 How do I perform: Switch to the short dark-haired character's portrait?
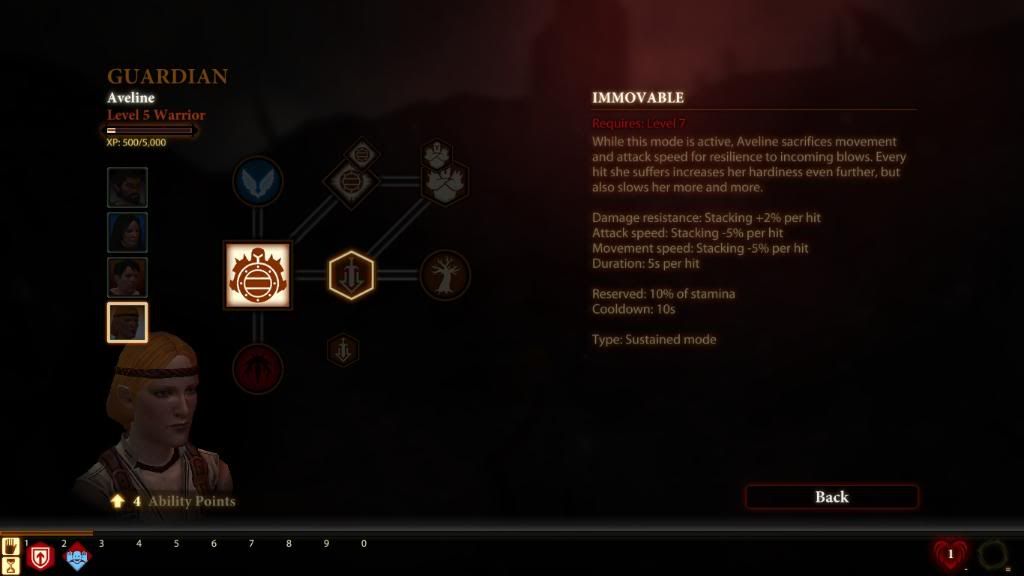(127, 277)
